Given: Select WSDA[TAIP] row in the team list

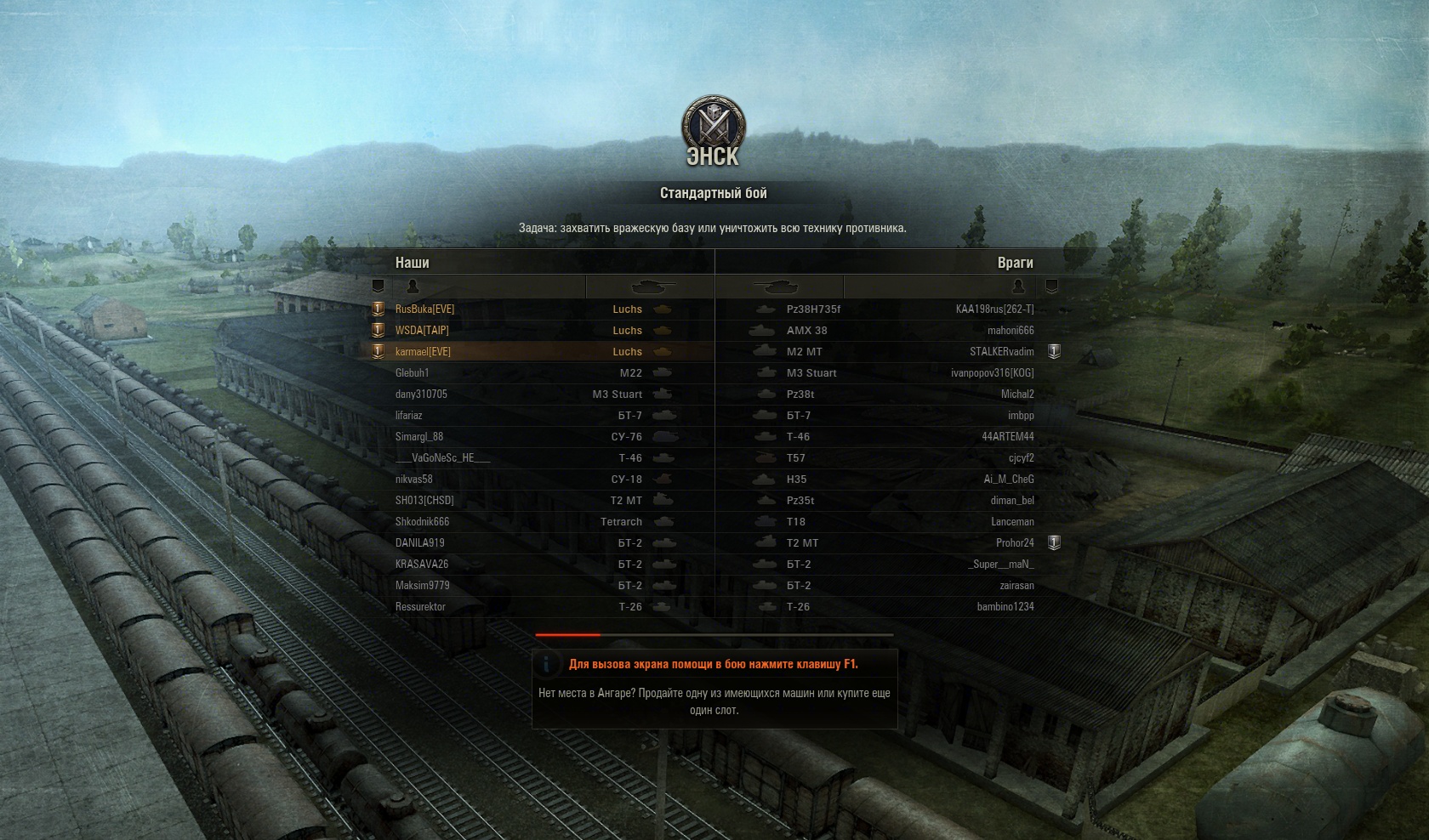Looking at the screenshot, I should click(x=422, y=331).
